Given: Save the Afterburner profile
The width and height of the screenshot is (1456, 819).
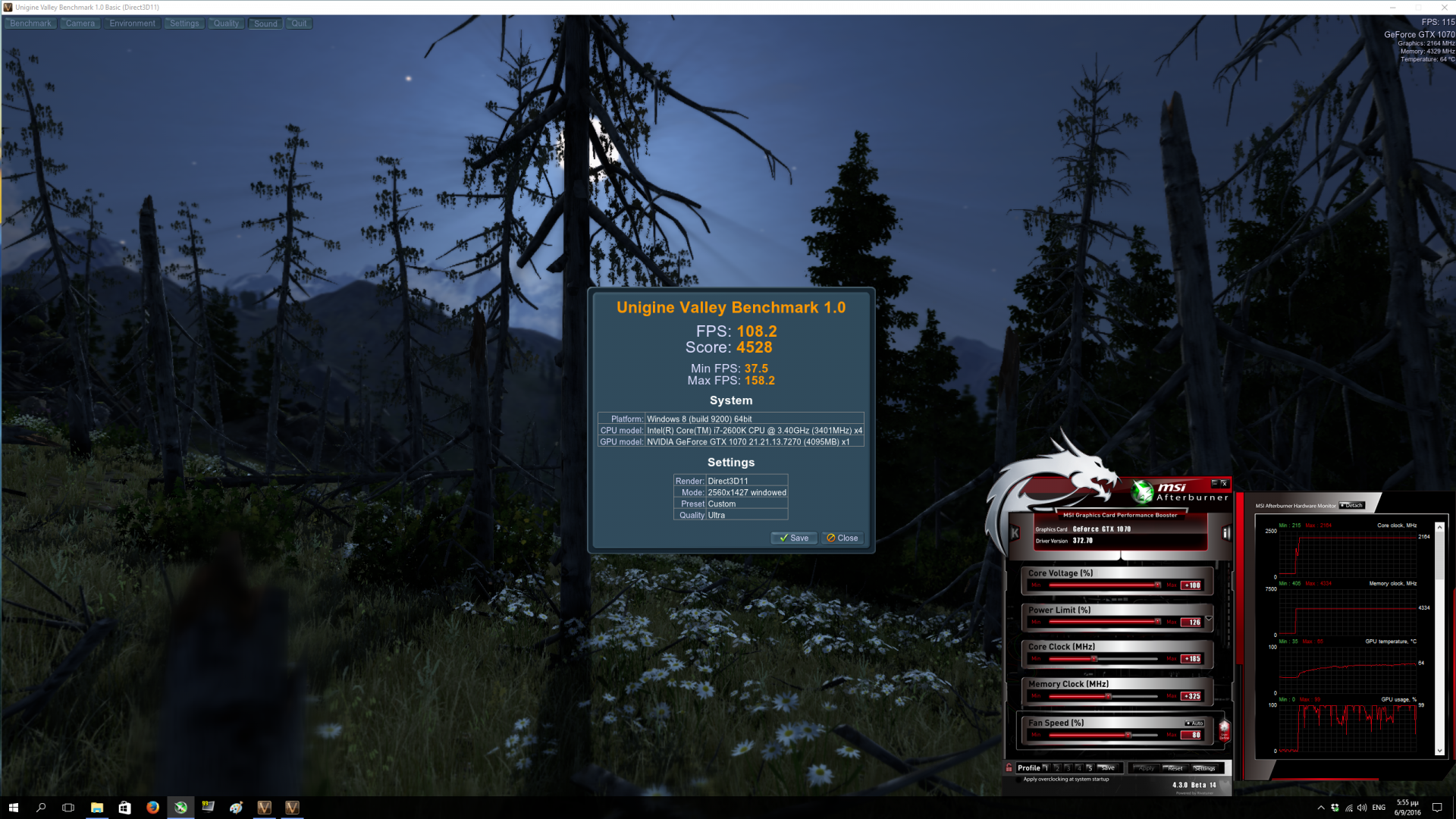Looking at the screenshot, I should pos(1108,768).
